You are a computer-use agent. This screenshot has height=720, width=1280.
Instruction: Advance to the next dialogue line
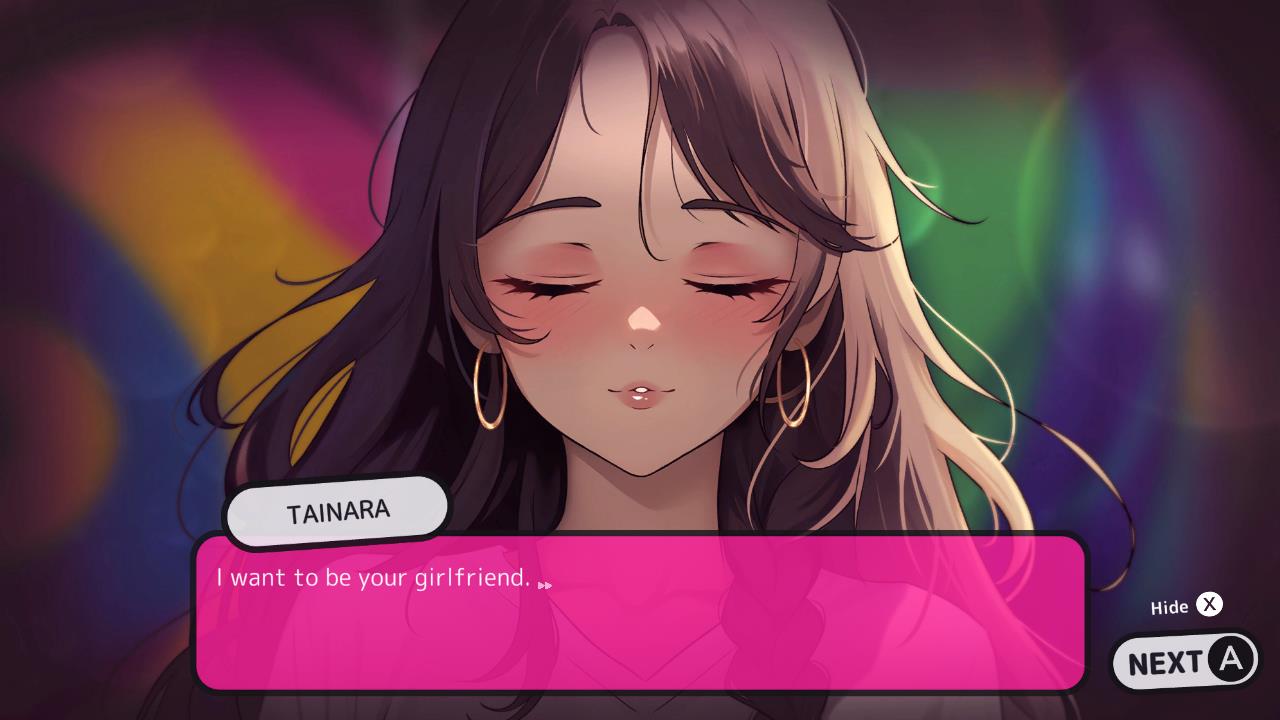point(1186,660)
